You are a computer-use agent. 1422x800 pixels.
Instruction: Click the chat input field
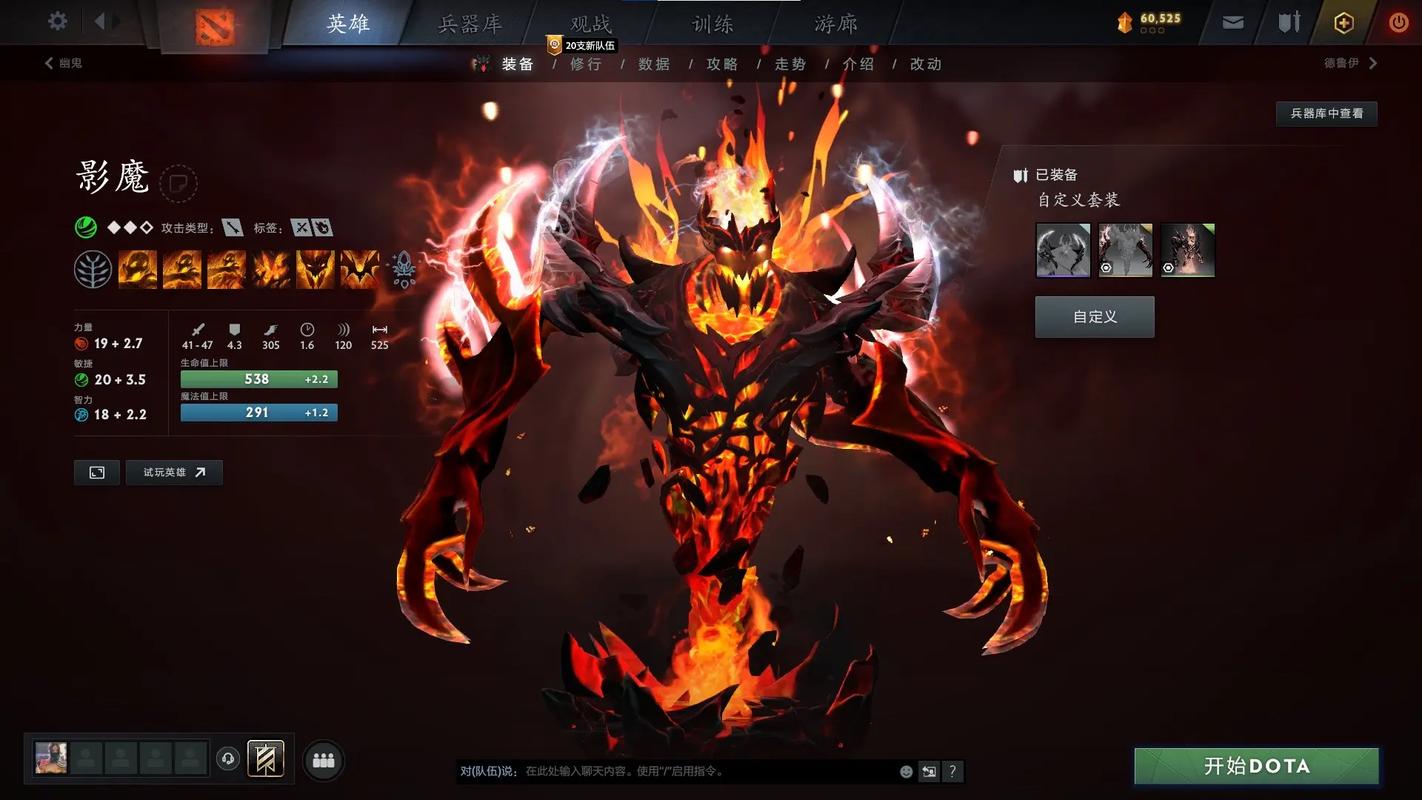[700, 771]
